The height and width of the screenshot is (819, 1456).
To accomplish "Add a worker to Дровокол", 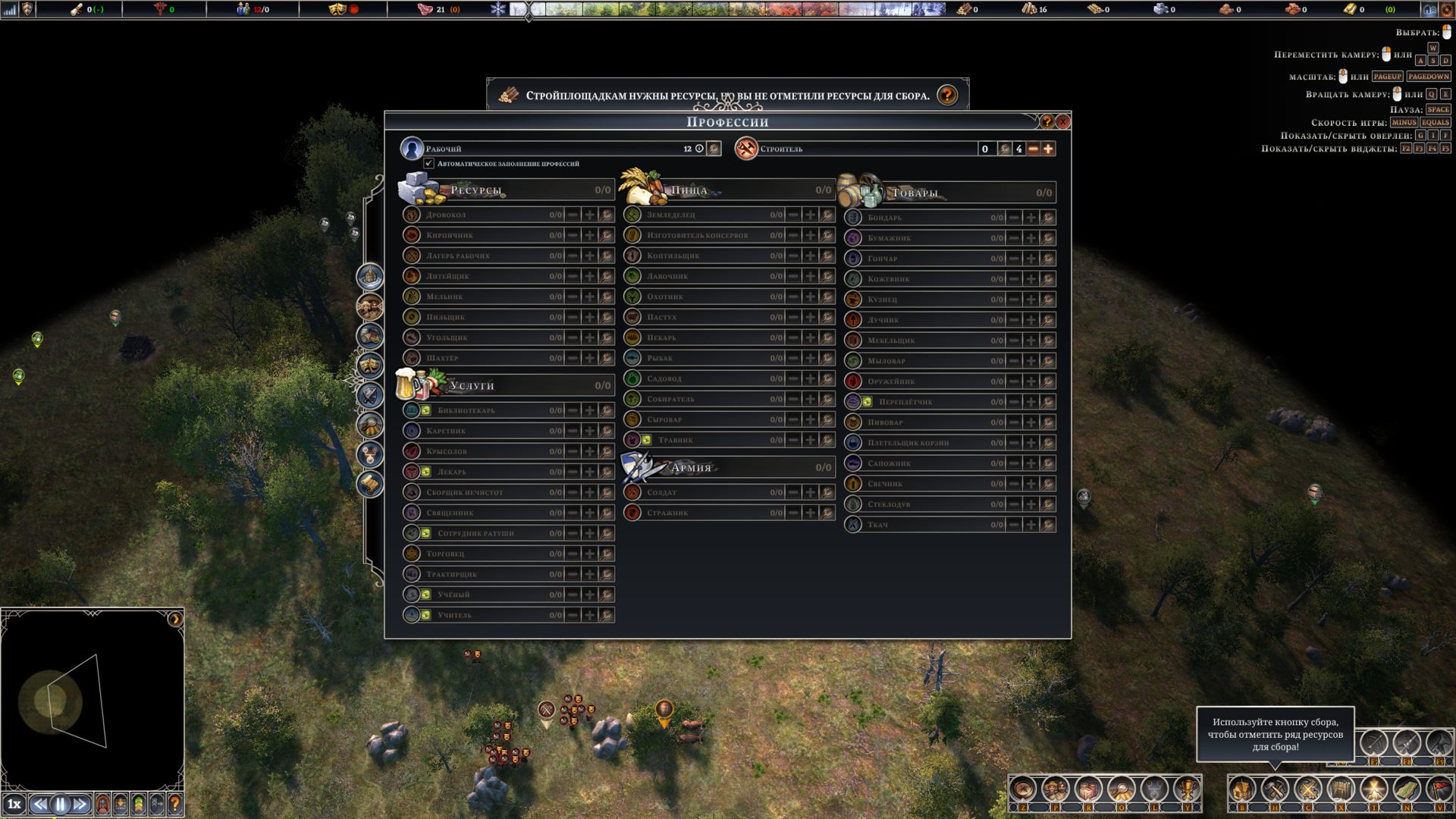I will tap(589, 215).
